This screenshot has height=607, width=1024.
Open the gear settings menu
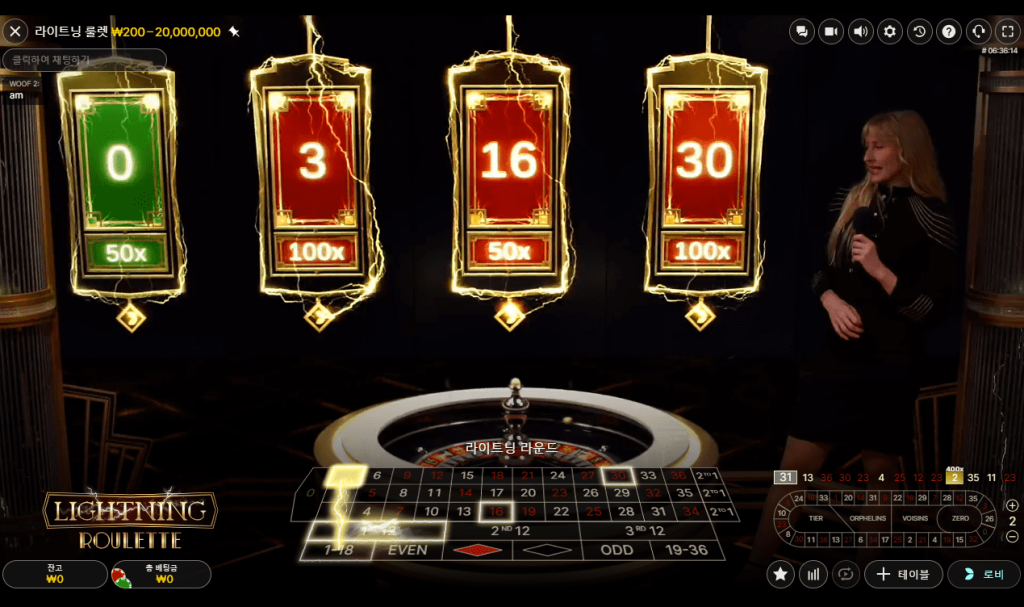[890, 31]
